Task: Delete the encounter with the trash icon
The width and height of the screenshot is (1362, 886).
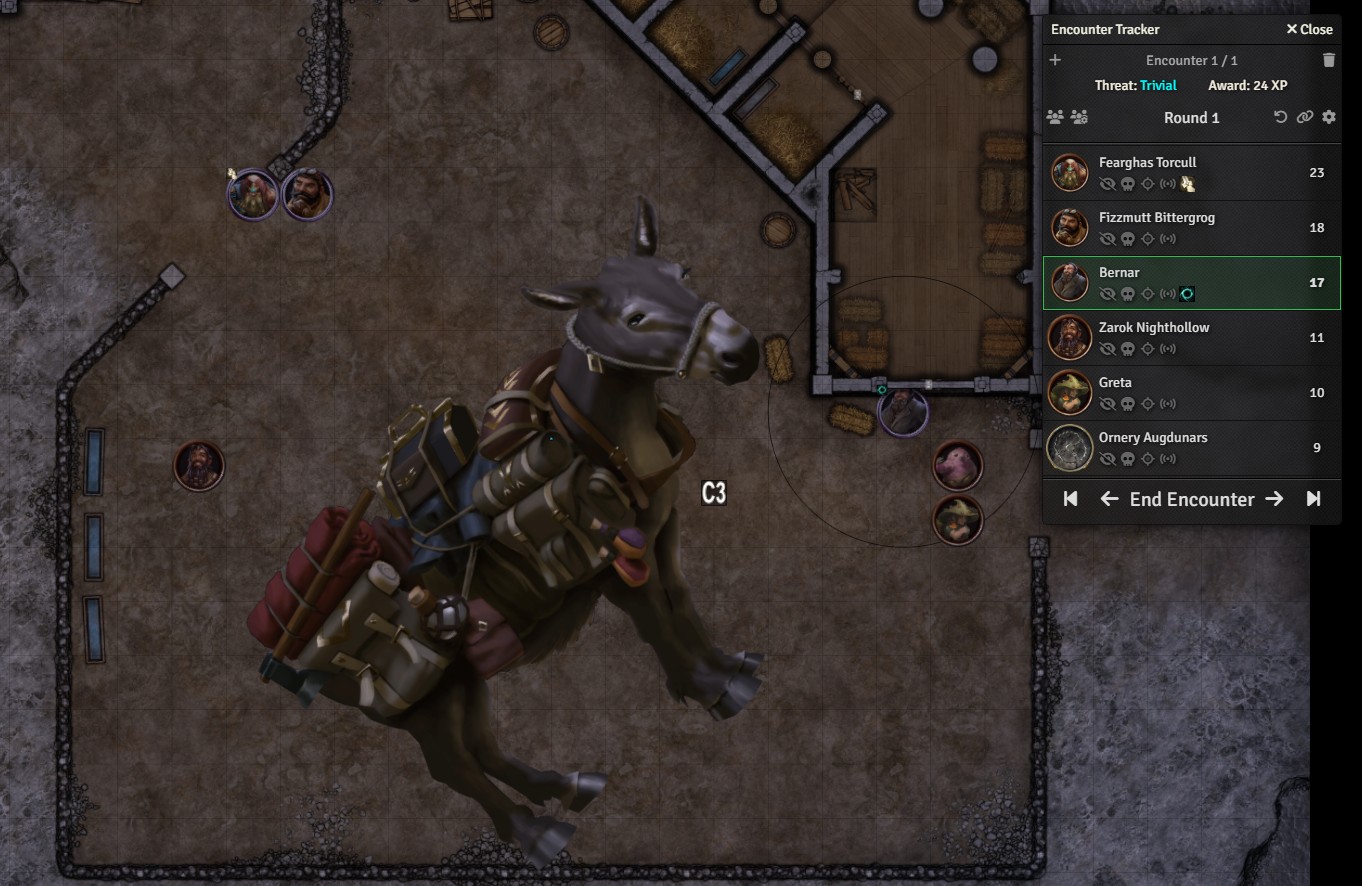Action: (1328, 60)
